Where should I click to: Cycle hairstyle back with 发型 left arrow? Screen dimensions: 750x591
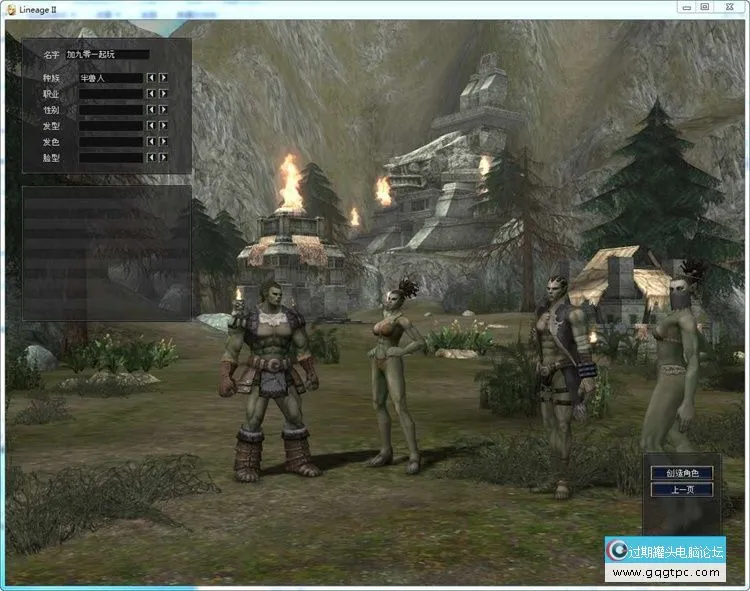pos(151,126)
